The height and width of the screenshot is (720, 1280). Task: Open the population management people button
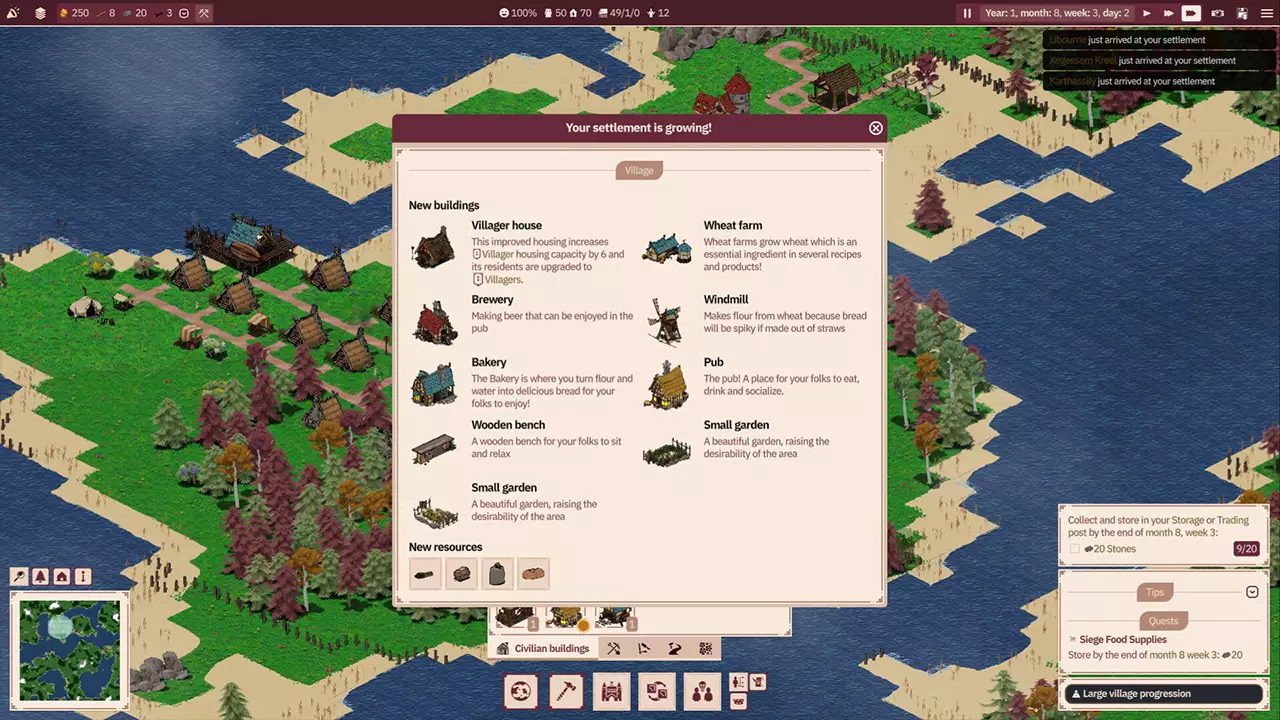[x=702, y=691]
